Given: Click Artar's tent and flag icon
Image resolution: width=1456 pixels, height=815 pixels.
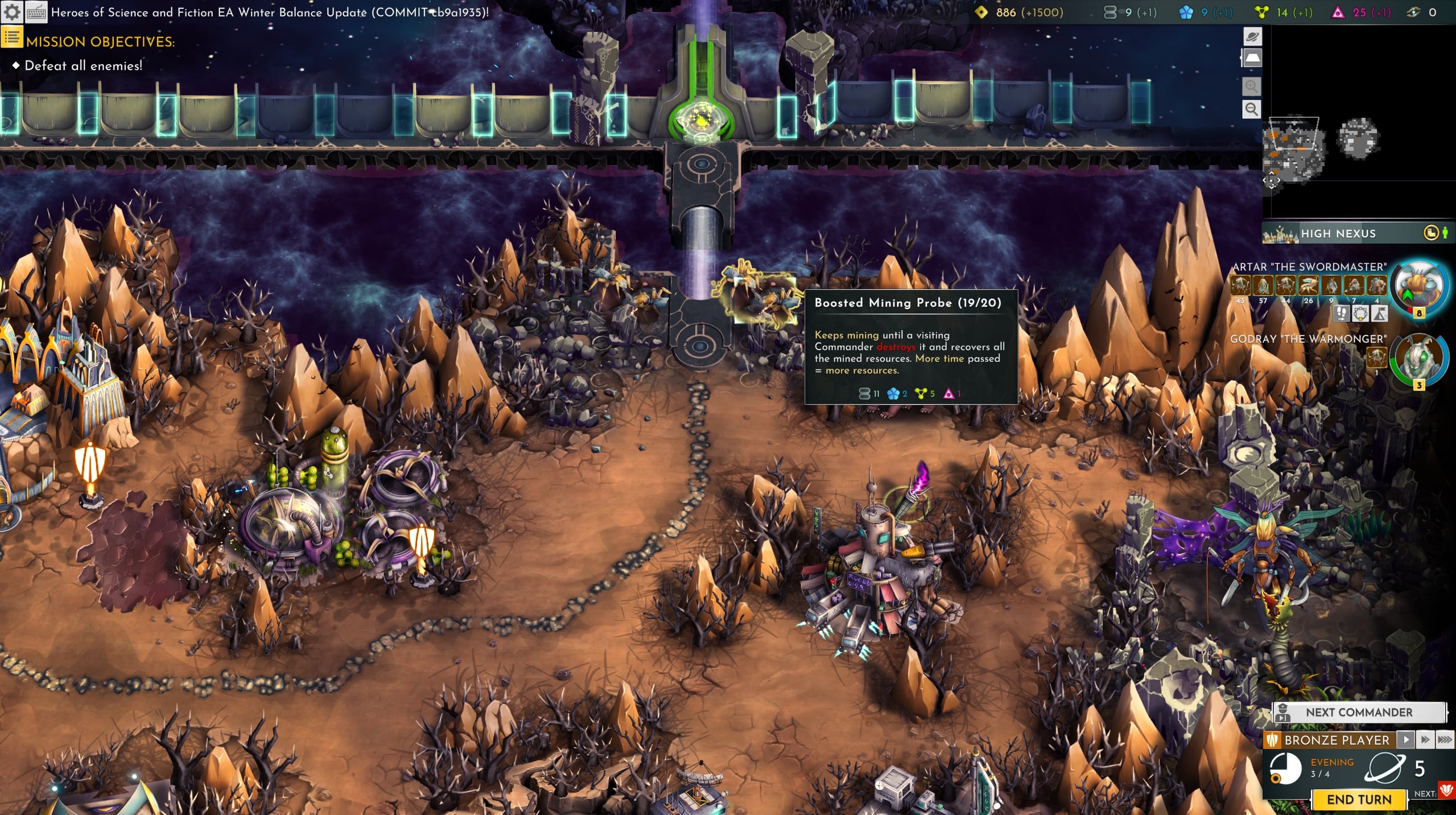Looking at the screenshot, I should point(1379,313).
